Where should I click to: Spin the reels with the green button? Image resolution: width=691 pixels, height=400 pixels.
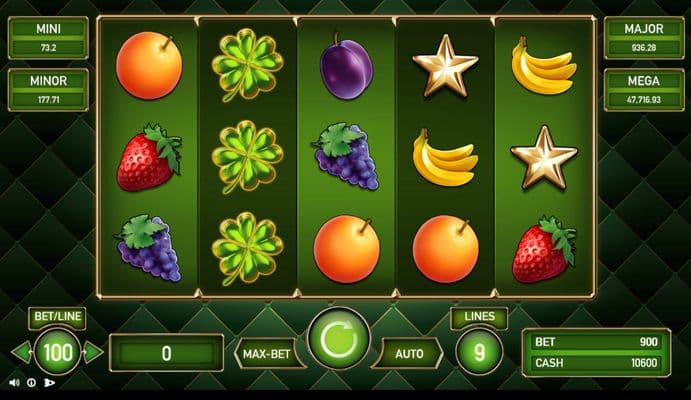coord(339,340)
